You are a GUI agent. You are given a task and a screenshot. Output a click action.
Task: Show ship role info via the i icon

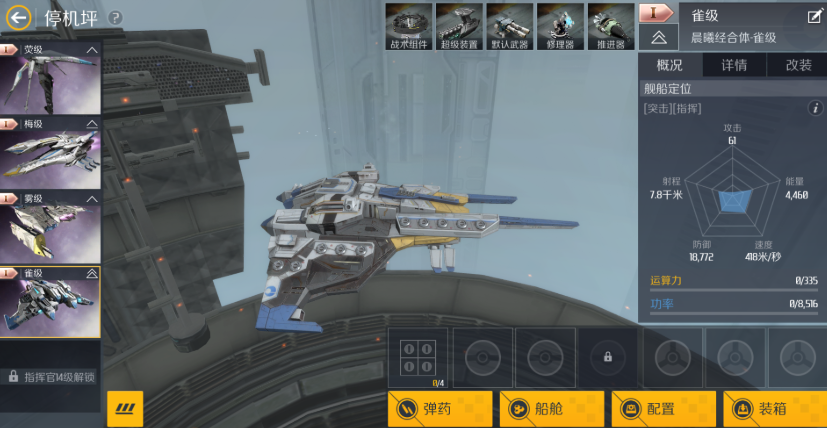(814, 108)
